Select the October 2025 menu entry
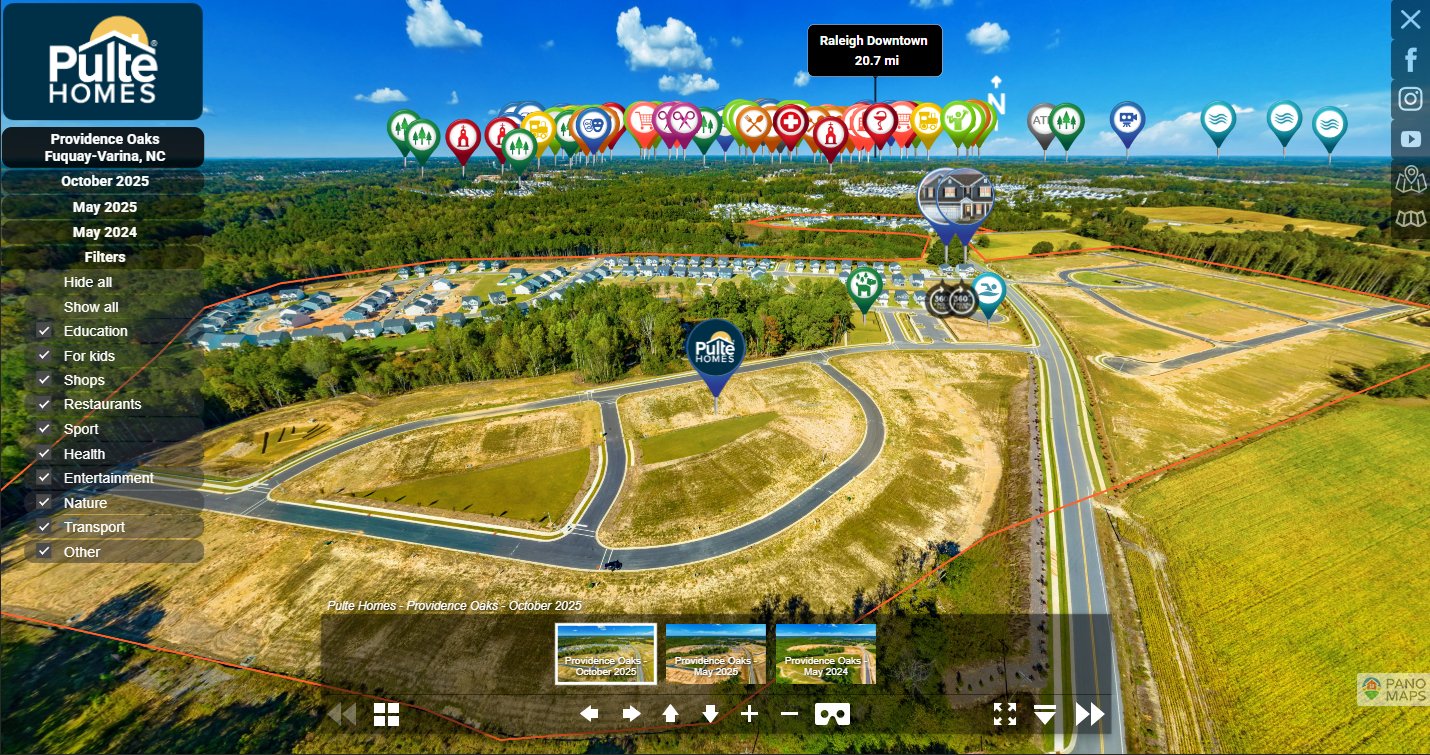This screenshot has width=1430, height=755. pyautogui.click(x=104, y=181)
